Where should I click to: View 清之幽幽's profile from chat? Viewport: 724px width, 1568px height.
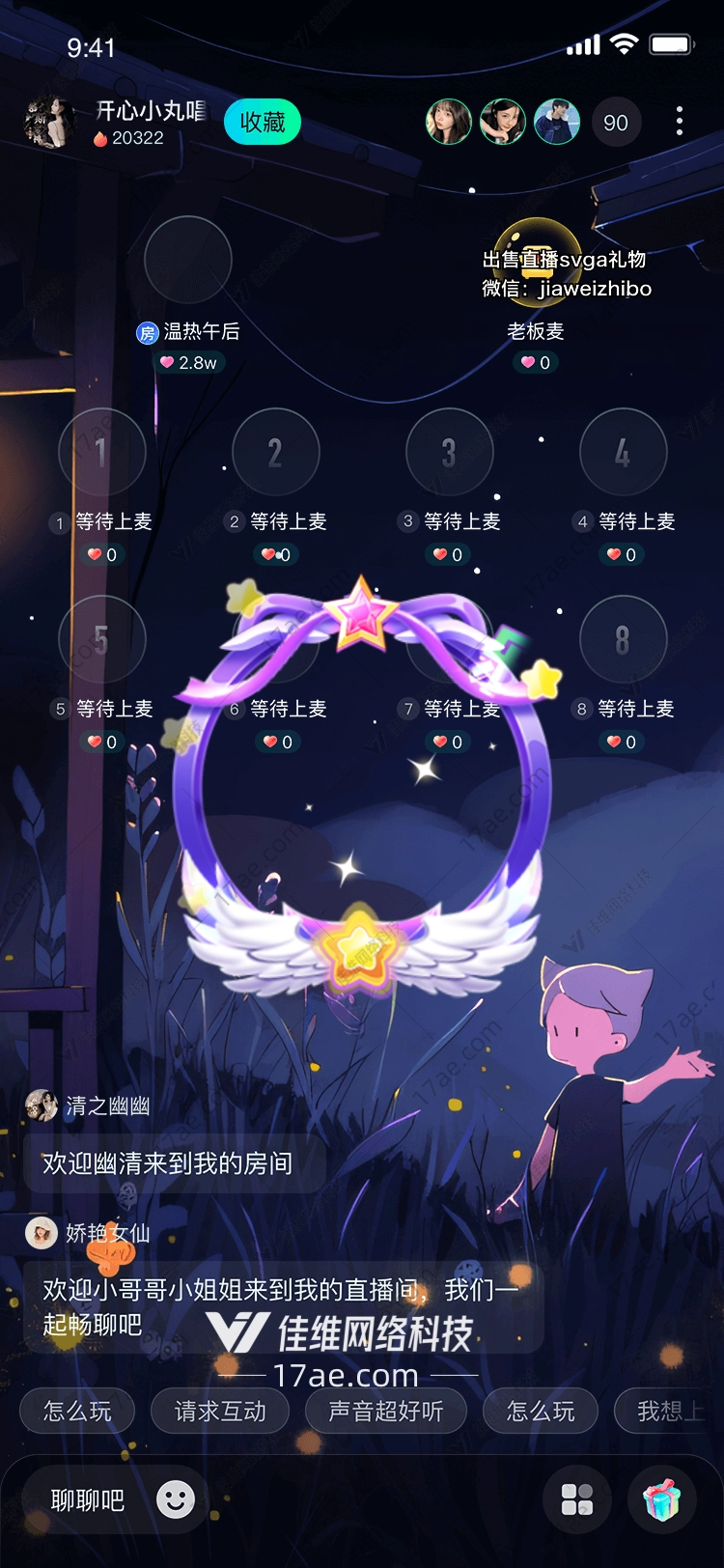[x=42, y=1106]
